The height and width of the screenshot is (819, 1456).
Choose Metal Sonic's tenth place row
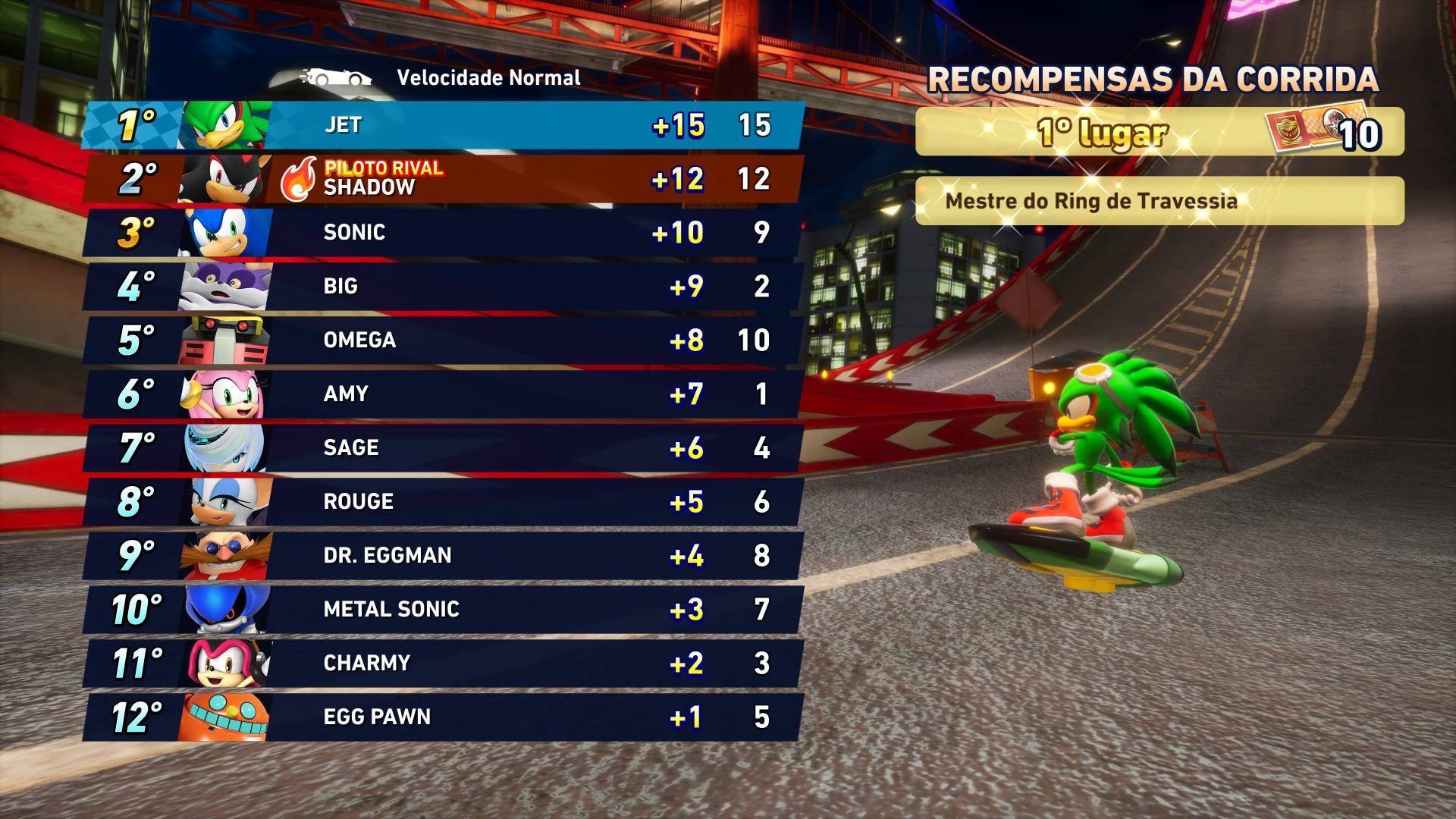point(444,609)
